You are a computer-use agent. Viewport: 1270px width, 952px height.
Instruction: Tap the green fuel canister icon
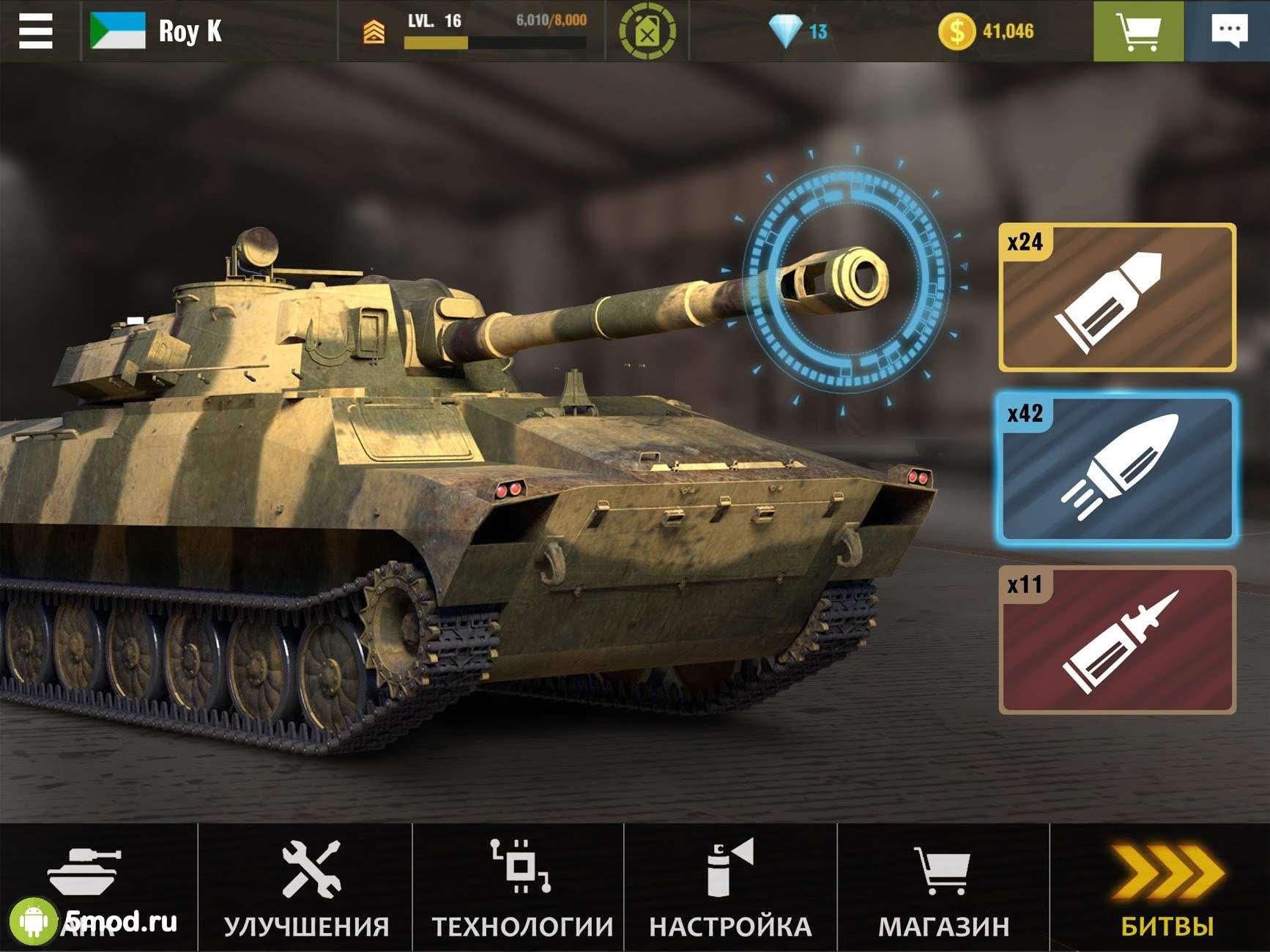tap(647, 31)
